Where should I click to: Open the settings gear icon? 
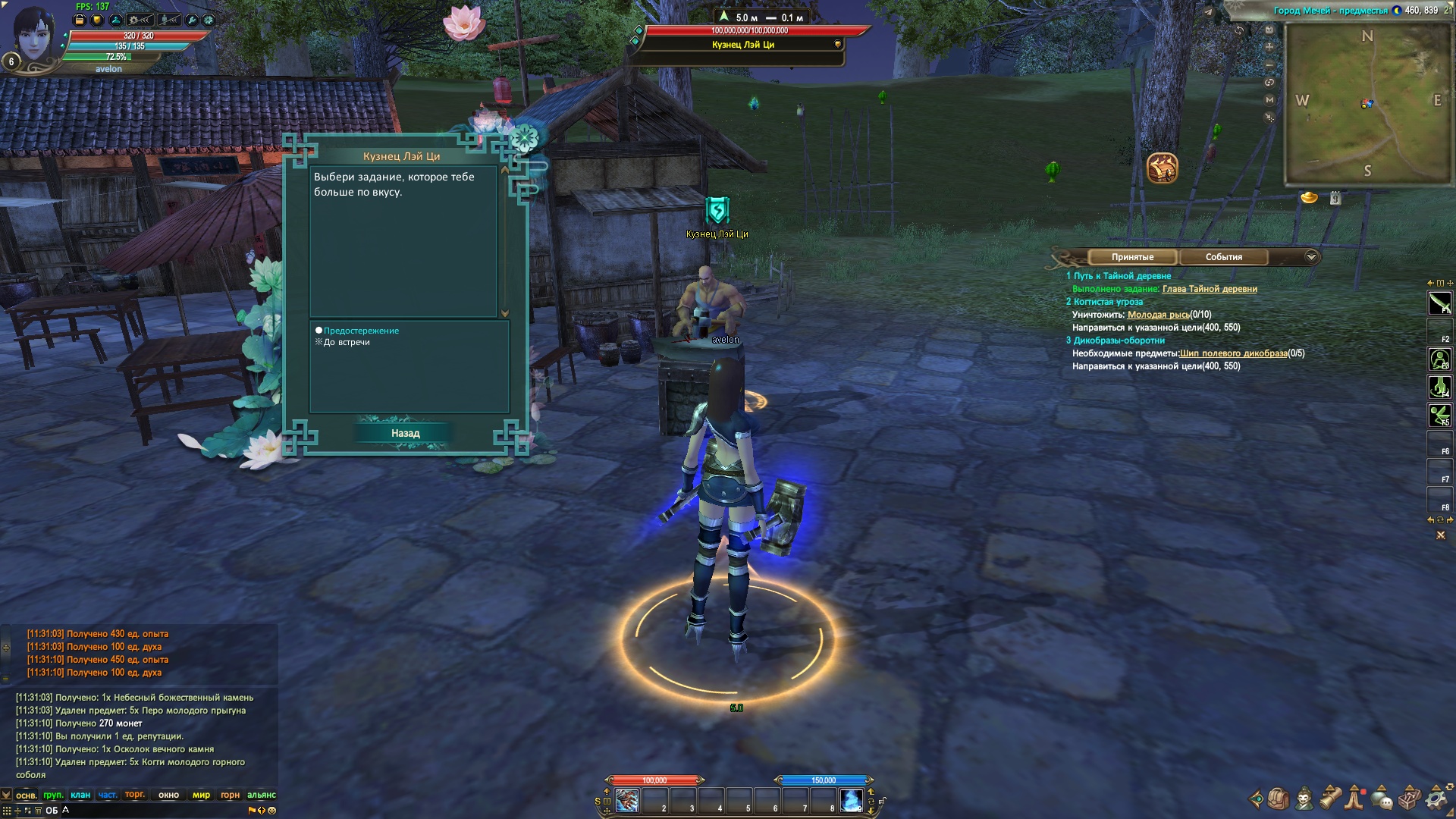[1436, 799]
